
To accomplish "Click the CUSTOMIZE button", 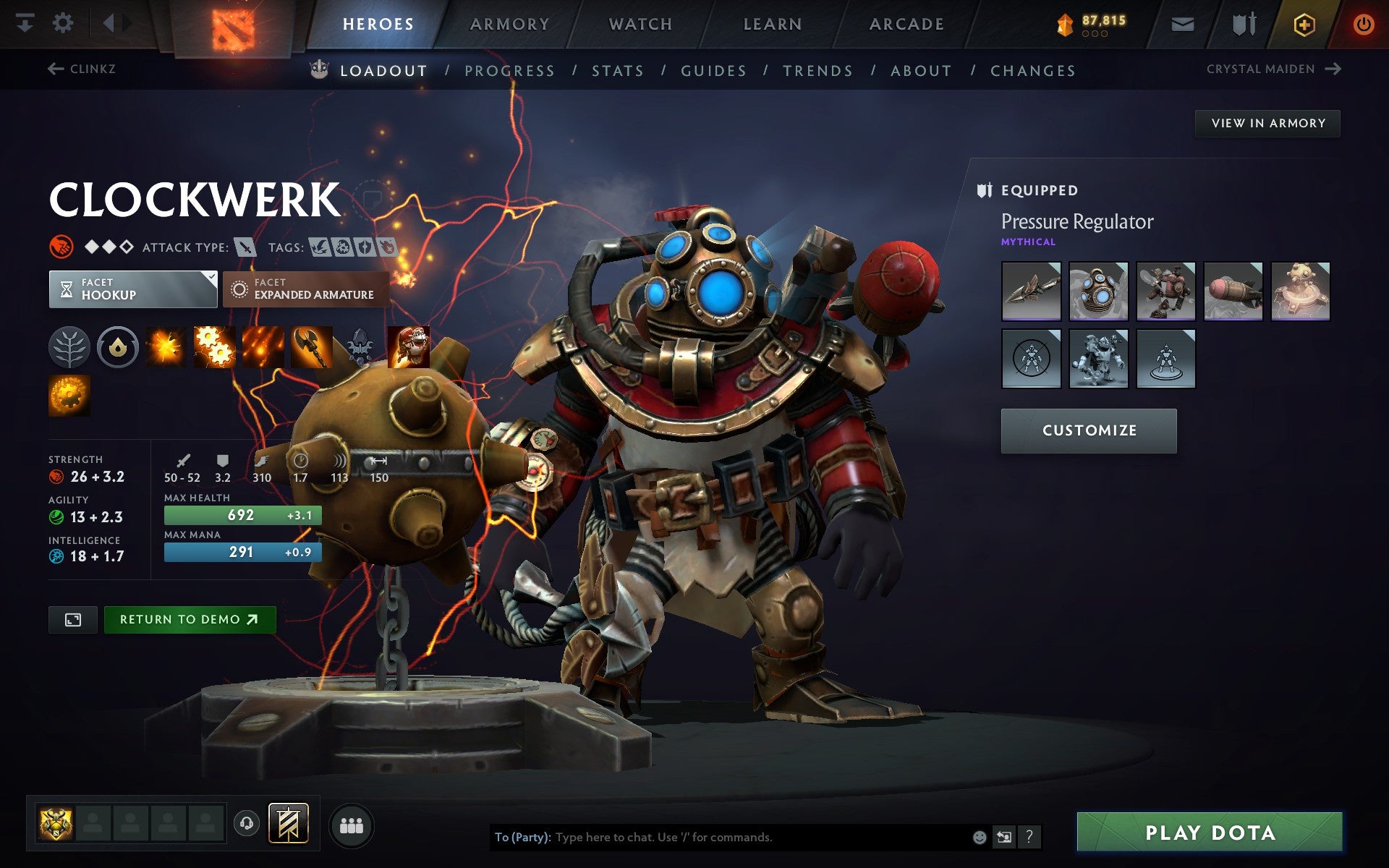I will point(1088,430).
